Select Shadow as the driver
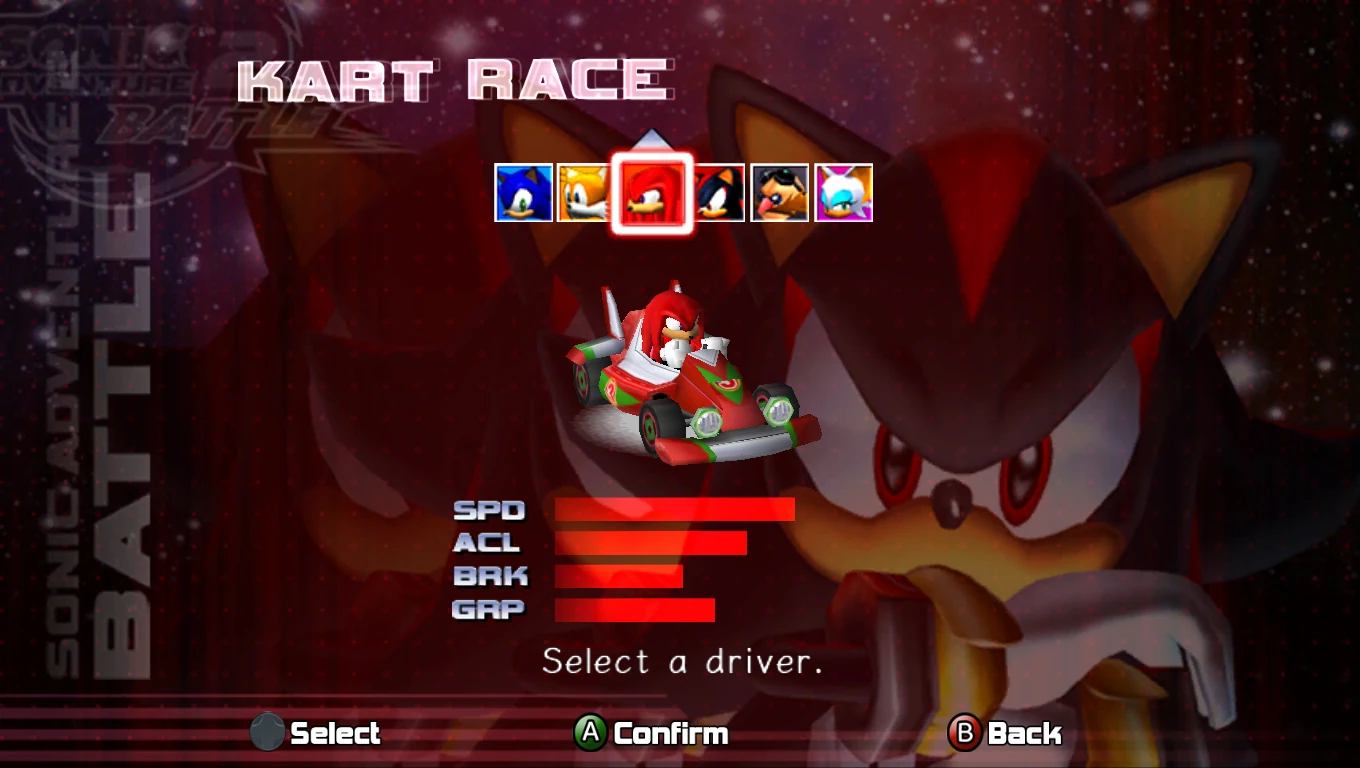The image size is (1360, 768). (720, 193)
